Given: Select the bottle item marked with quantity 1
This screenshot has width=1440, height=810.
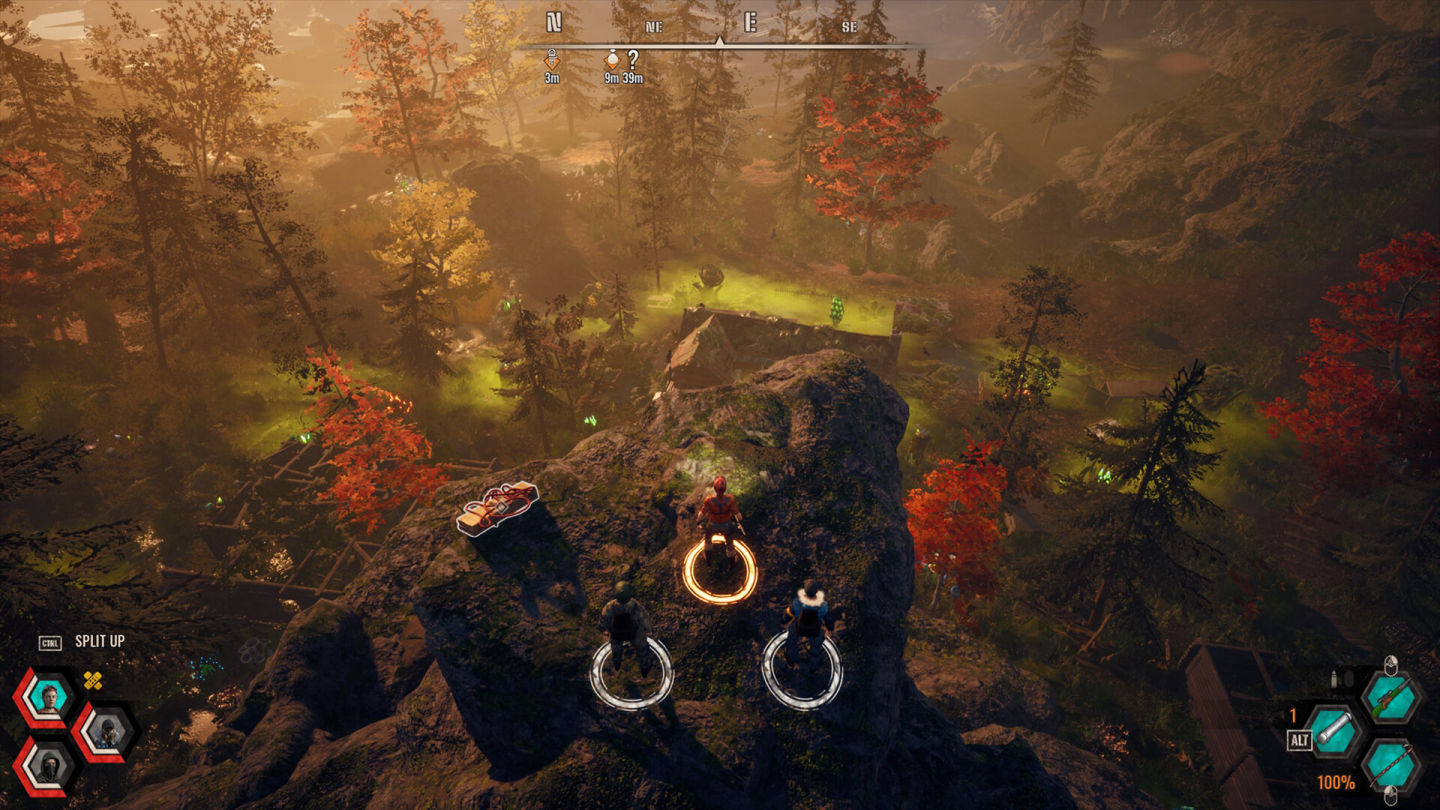Looking at the screenshot, I should coord(1332,731).
